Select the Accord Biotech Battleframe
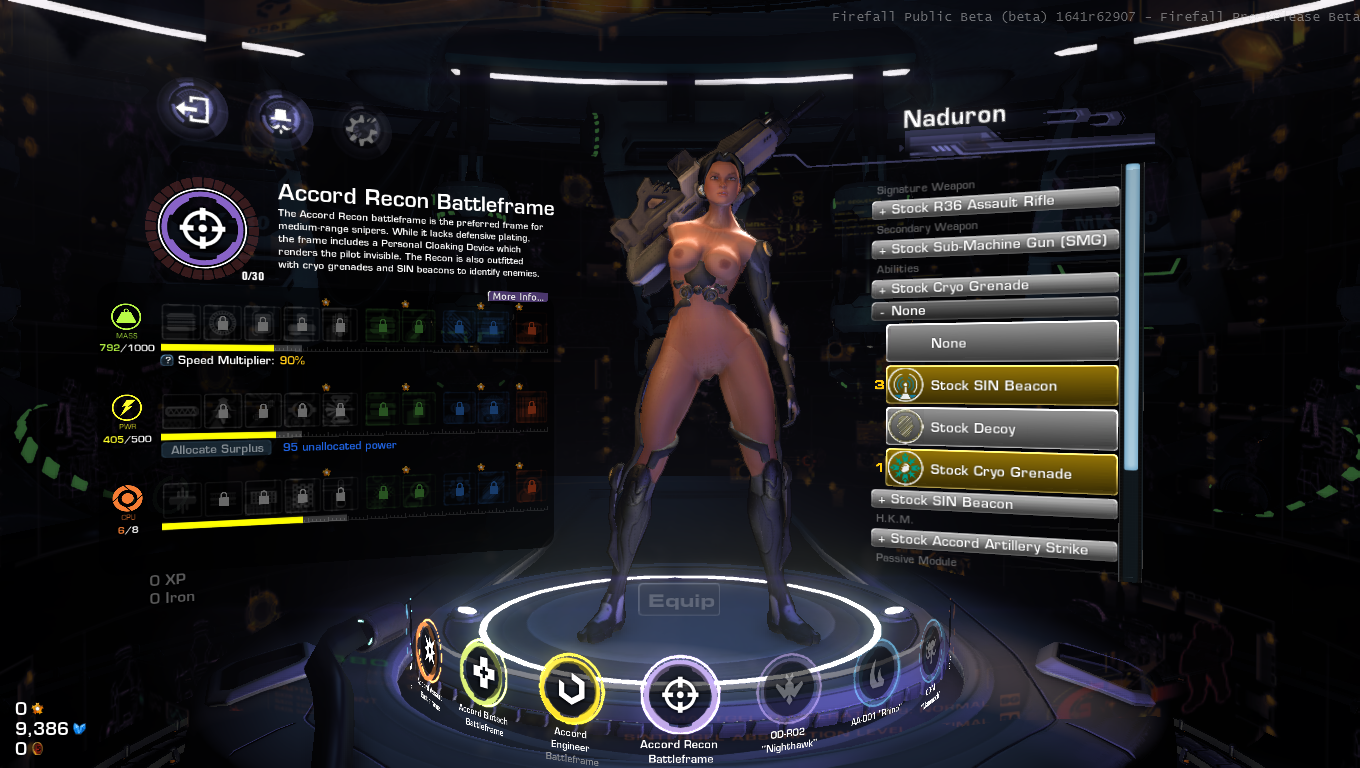Viewport: 1360px width, 768px height. (x=483, y=677)
